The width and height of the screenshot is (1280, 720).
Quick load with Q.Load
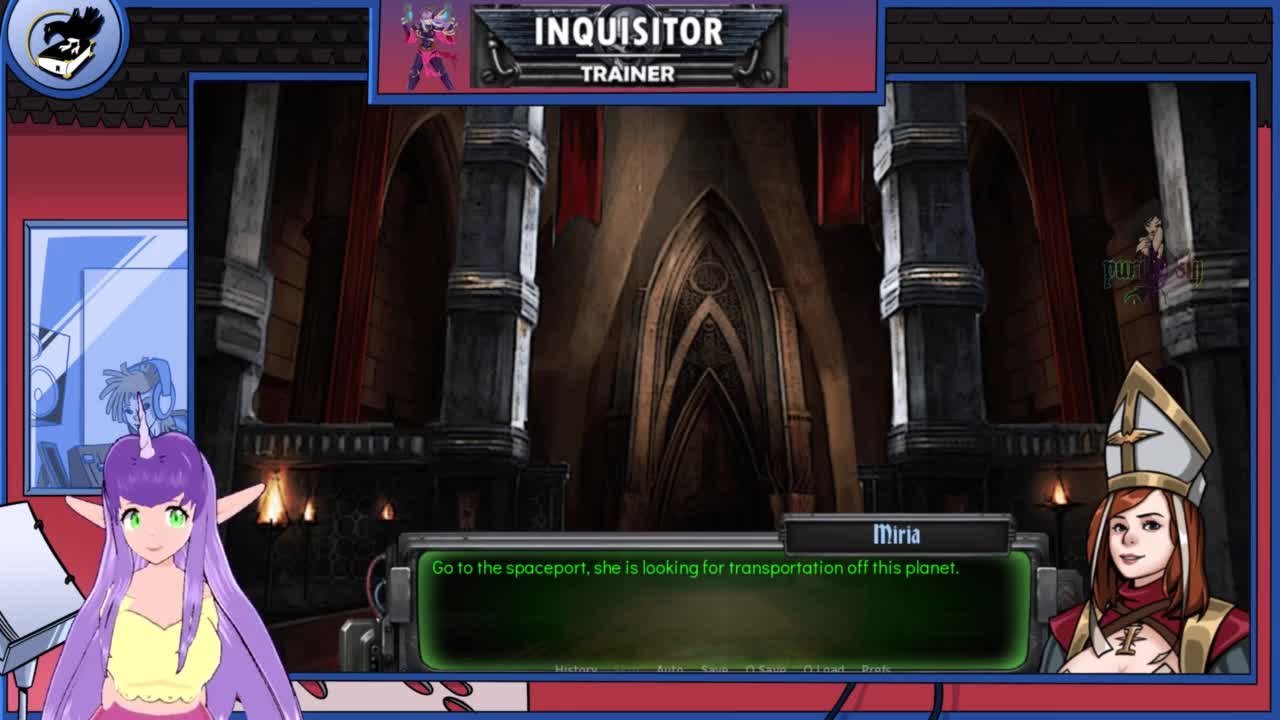[x=824, y=669]
